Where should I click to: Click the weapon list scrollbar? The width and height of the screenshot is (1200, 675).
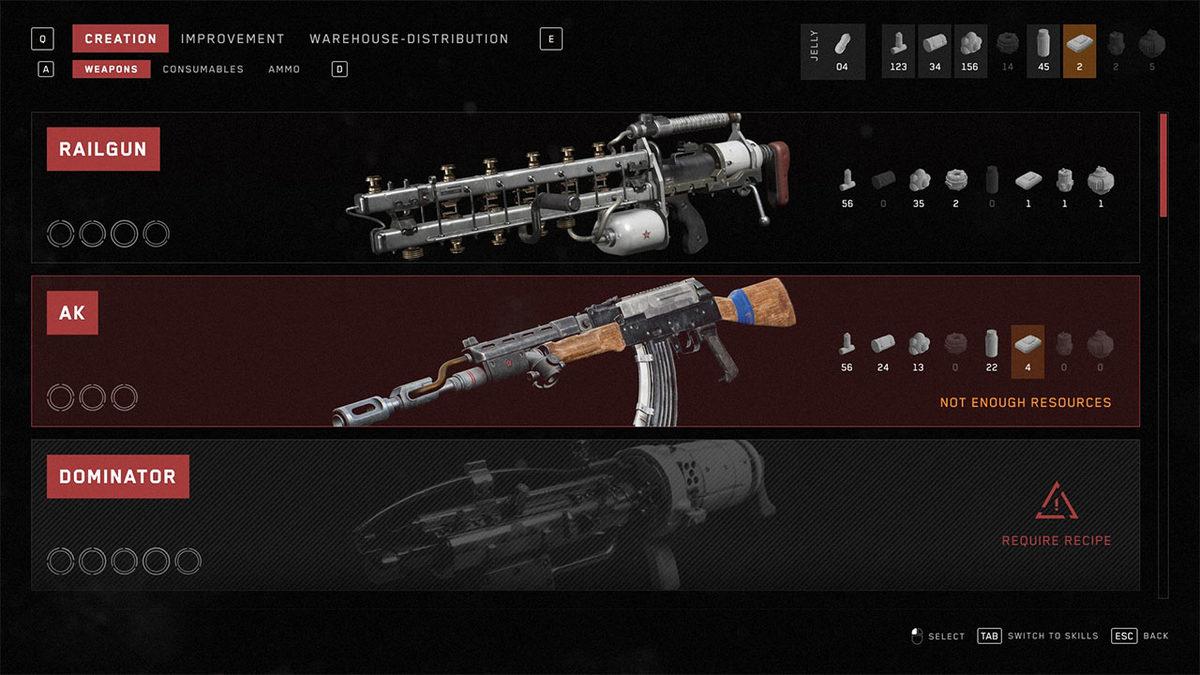coord(1163,165)
